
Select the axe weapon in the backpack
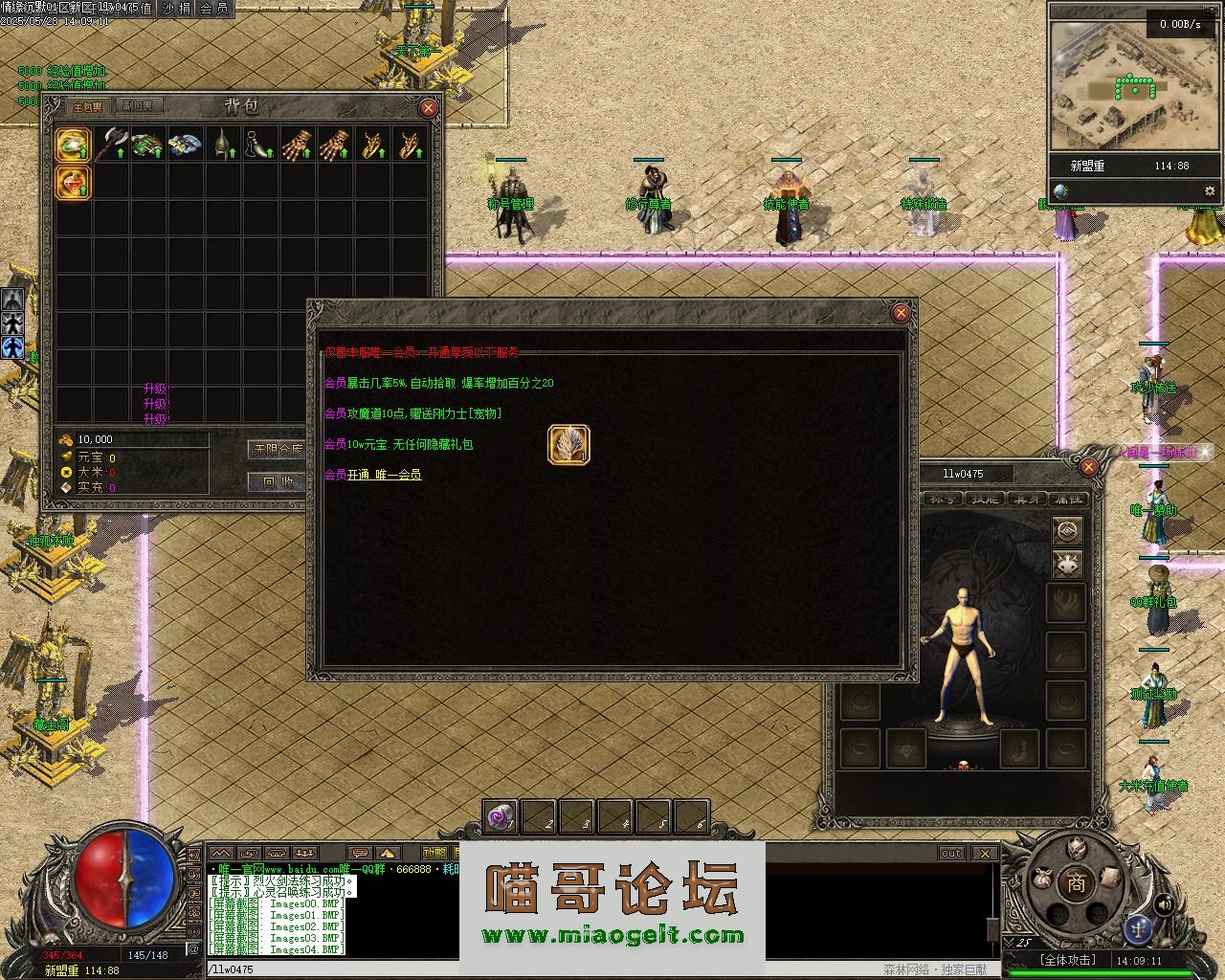pyautogui.click(x=111, y=144)
